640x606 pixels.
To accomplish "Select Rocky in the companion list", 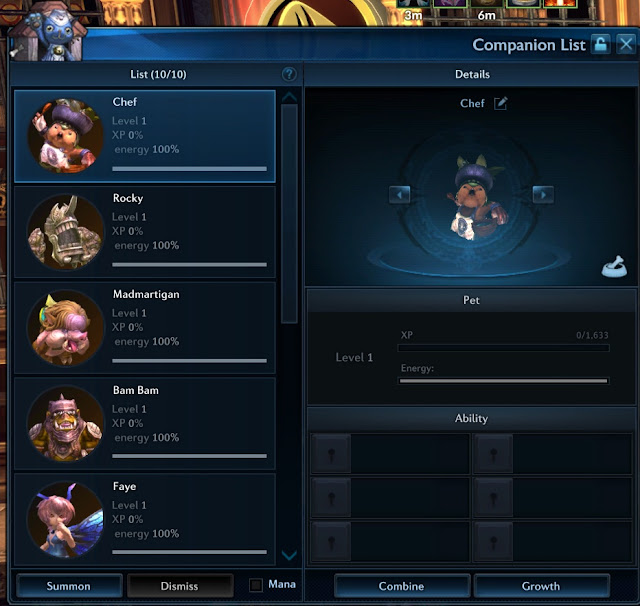I will (145, 232).
